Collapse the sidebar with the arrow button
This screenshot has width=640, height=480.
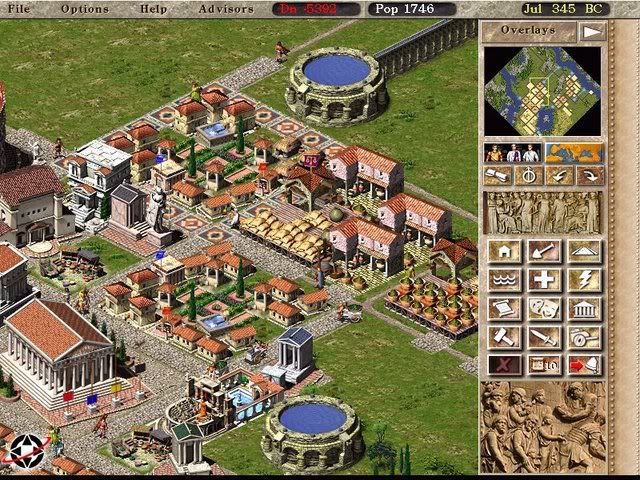coord(594,31)
